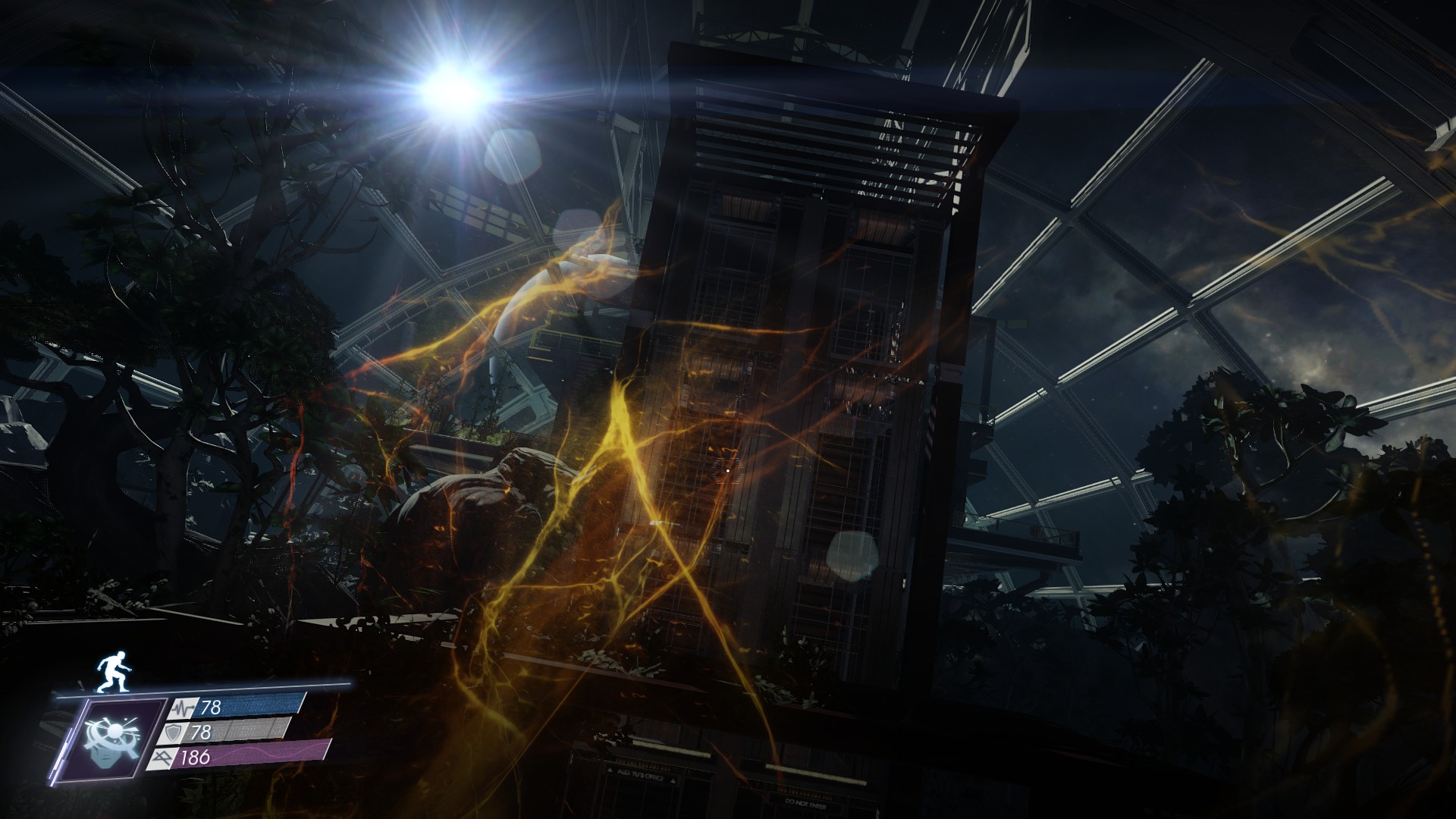Click the shield suit integrity icon
1456x819 pixels.
pyautogui.click(x=173, y=734)
